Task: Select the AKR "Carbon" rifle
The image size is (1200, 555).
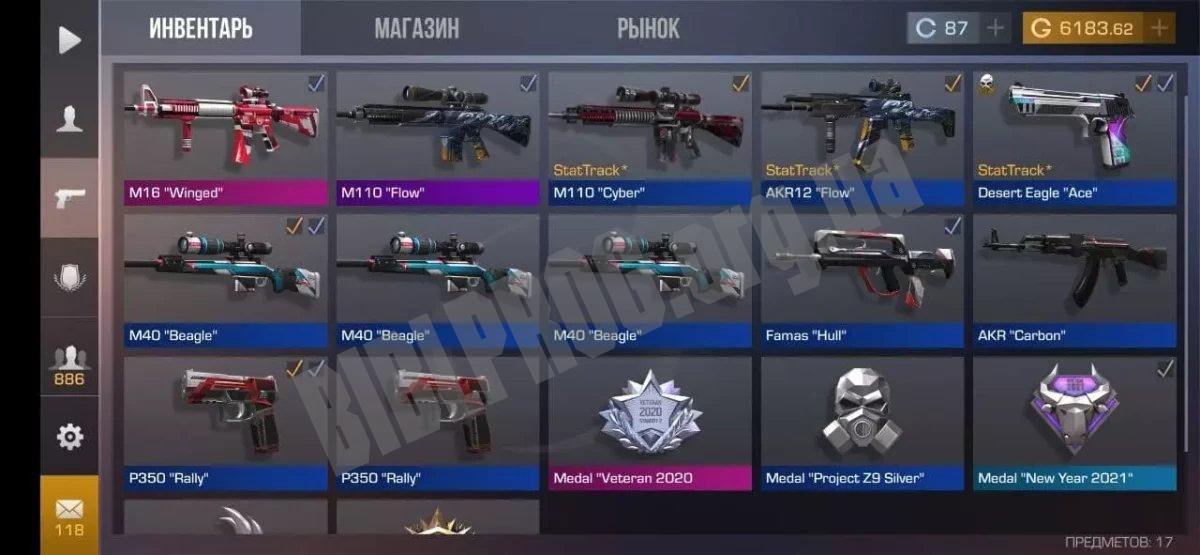Action: [1074, 281]
